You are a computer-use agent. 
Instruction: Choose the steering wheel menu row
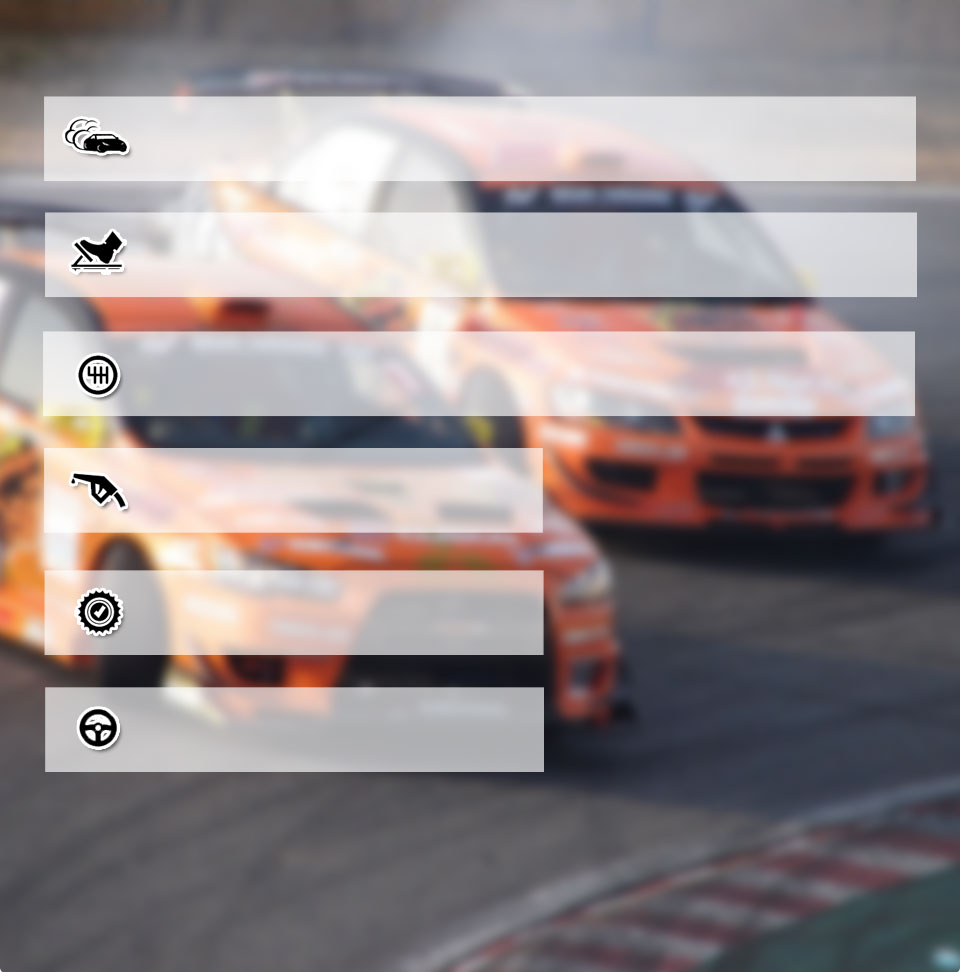pos(294,729)
